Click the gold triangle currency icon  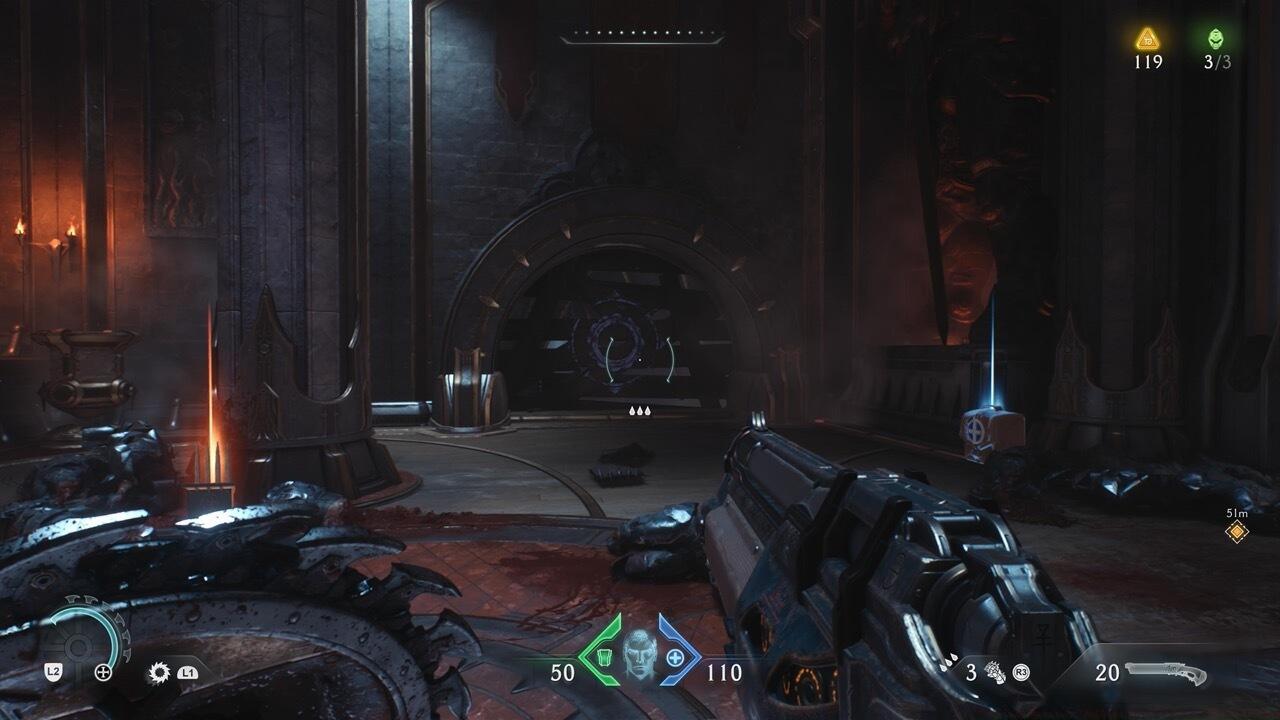1147,40
